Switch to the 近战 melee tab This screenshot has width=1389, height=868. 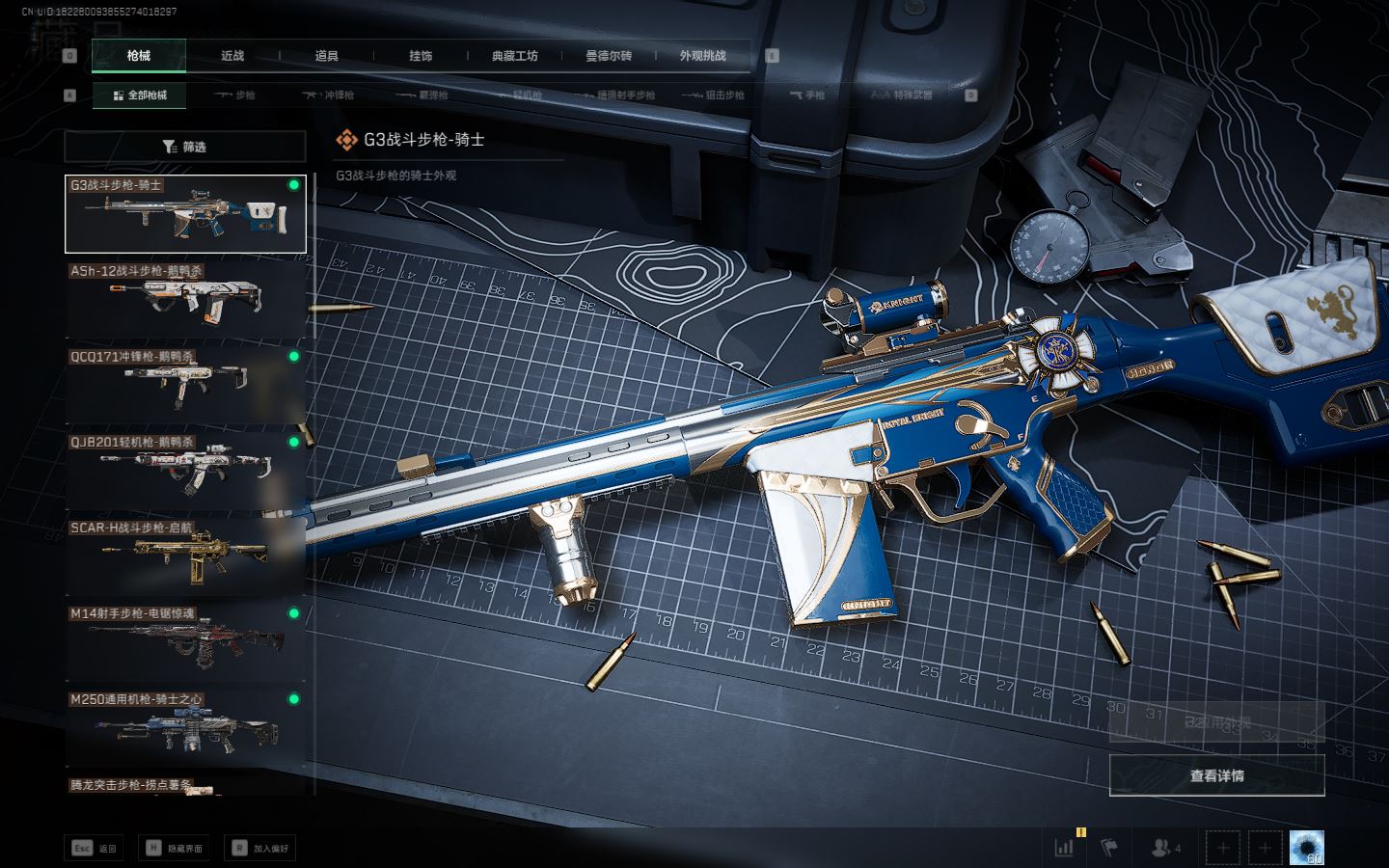pos(232,56)
